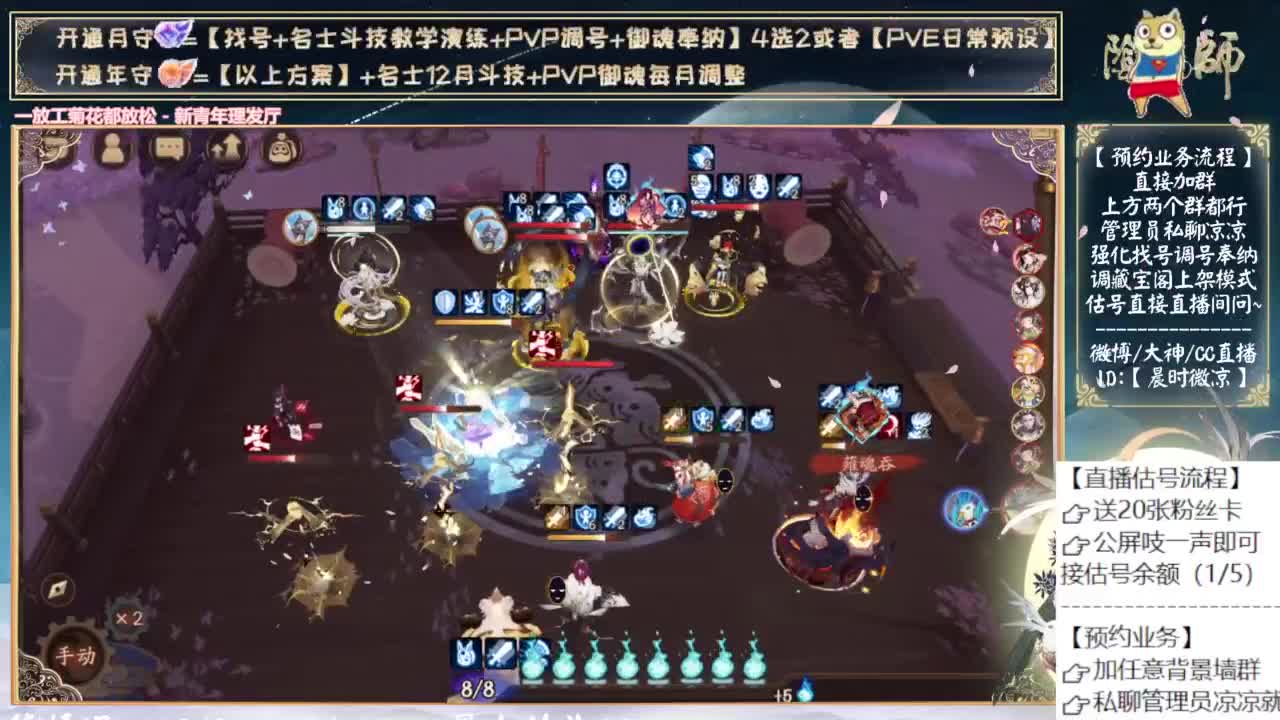The height and width of the screenshot is (720, 1280).
Task: Click the red rage icon on the left shikigami
Action: (256, 437)
